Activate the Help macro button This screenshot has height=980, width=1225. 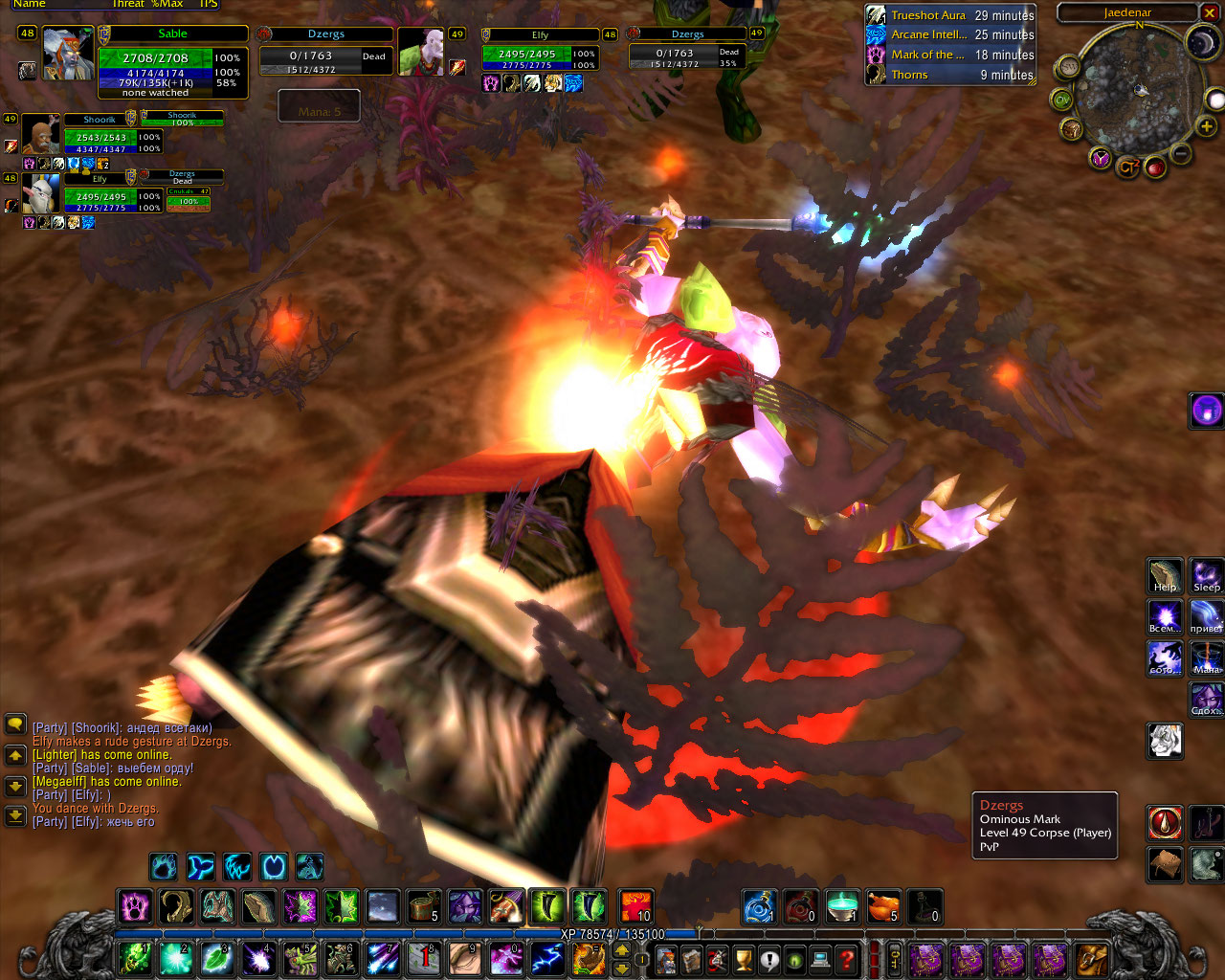tap(1165, 576)
